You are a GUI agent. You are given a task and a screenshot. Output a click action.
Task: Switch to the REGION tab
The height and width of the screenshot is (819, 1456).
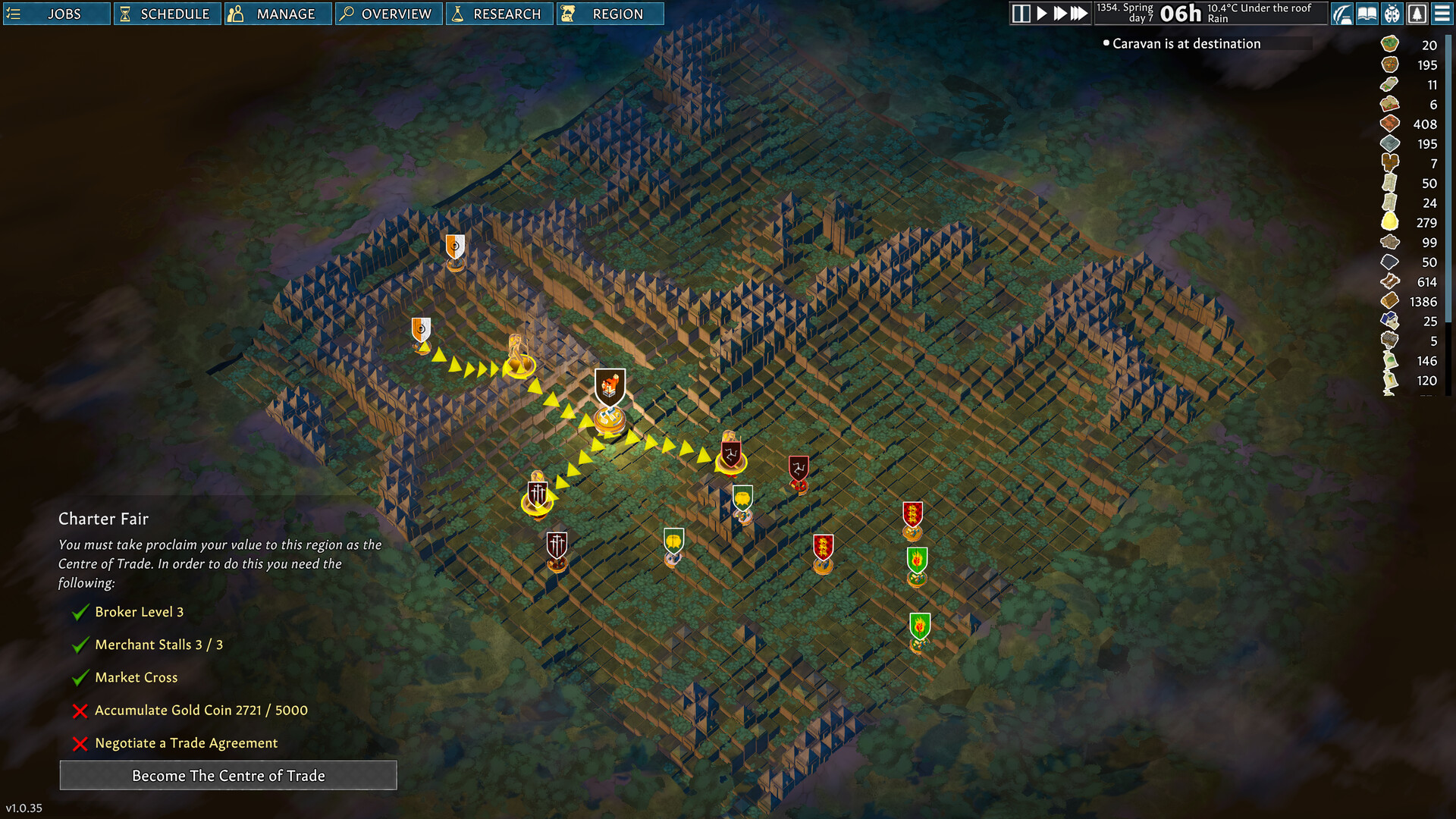(610, 13)
